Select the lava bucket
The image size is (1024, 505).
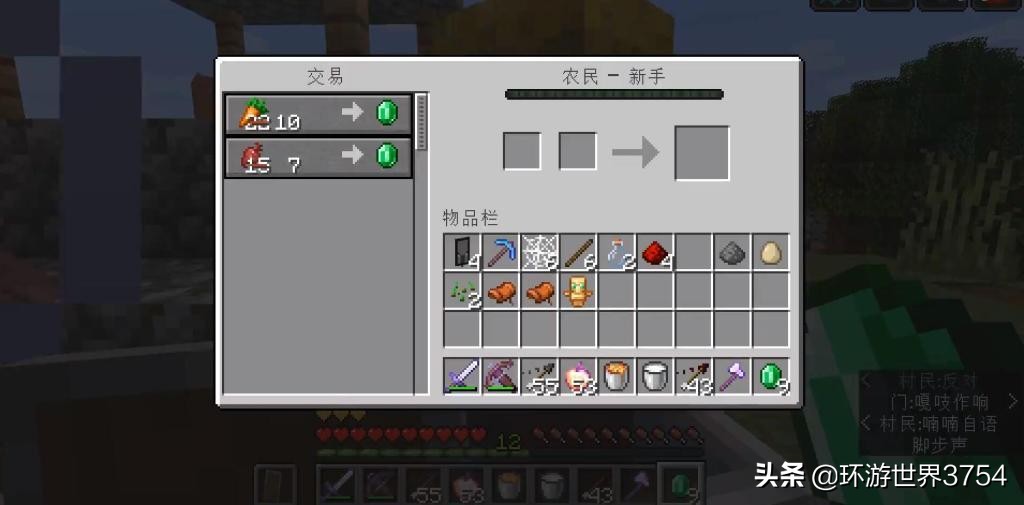pos(617,376)
